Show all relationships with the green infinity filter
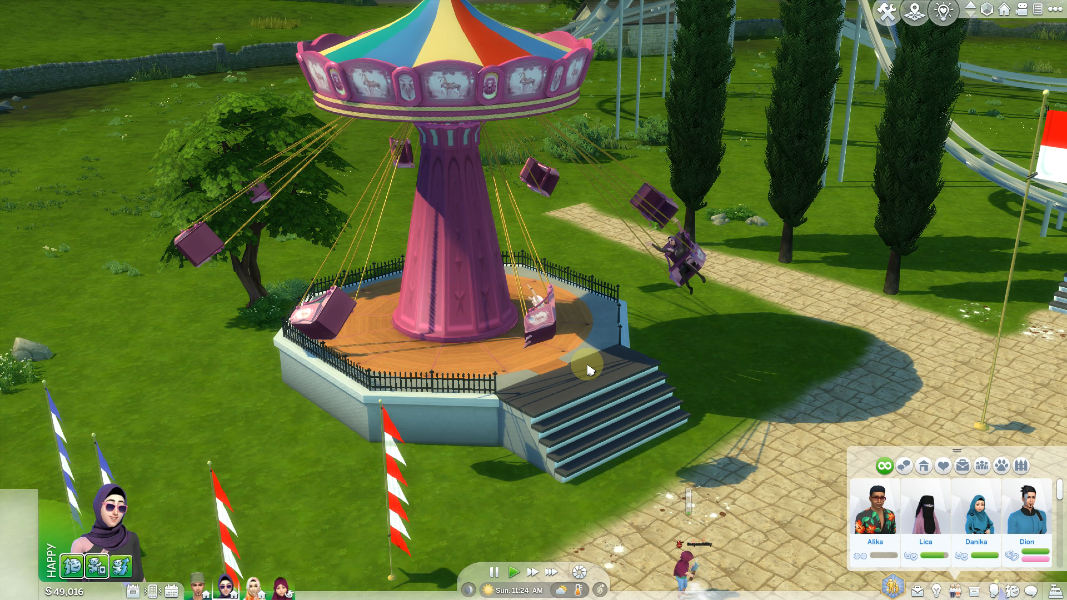The image size is (1067, 600). (884, 466)
